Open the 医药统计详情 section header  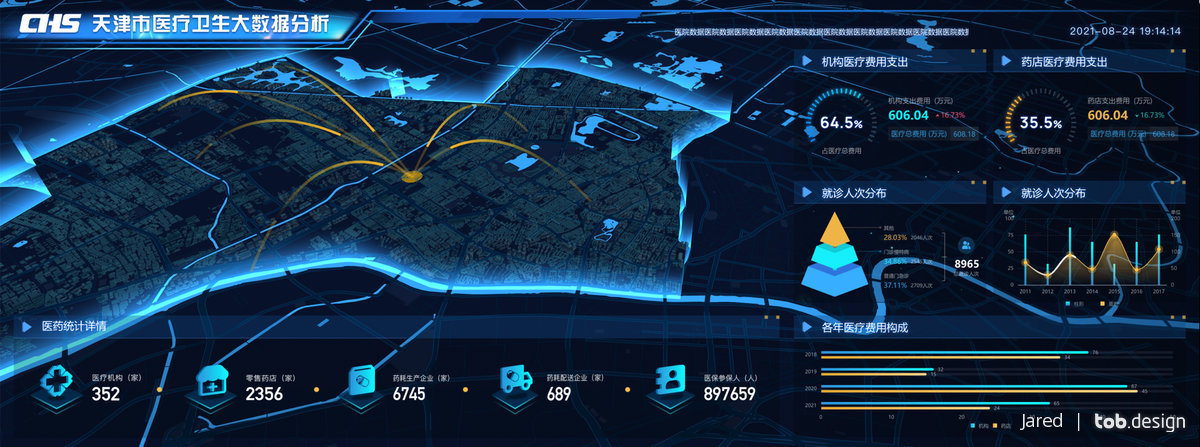pyautogui.click(x=74, y=326)
